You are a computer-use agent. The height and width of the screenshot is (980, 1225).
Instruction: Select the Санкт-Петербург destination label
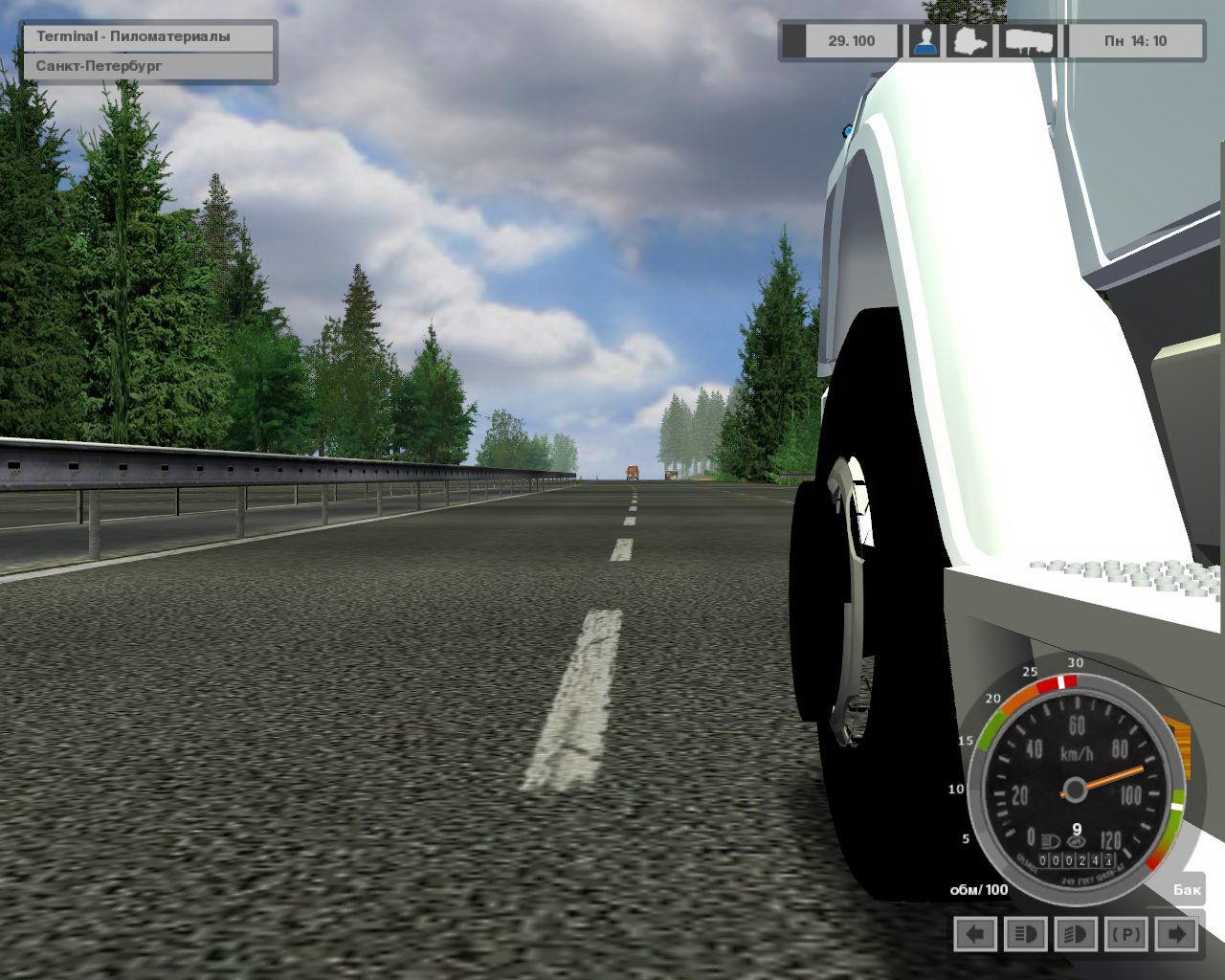tap(150, 67)
